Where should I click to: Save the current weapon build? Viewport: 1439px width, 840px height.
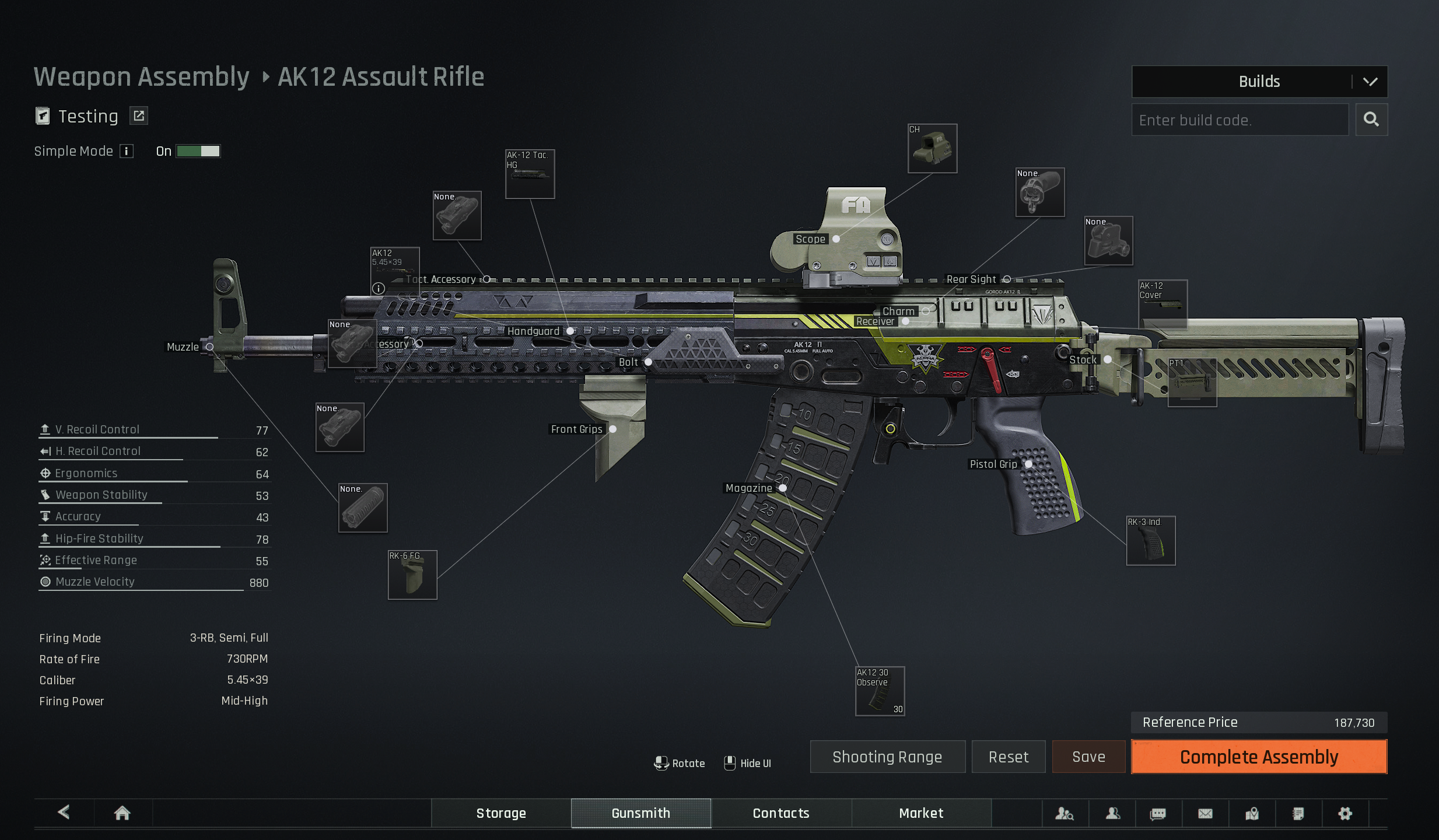(1088, 757)
